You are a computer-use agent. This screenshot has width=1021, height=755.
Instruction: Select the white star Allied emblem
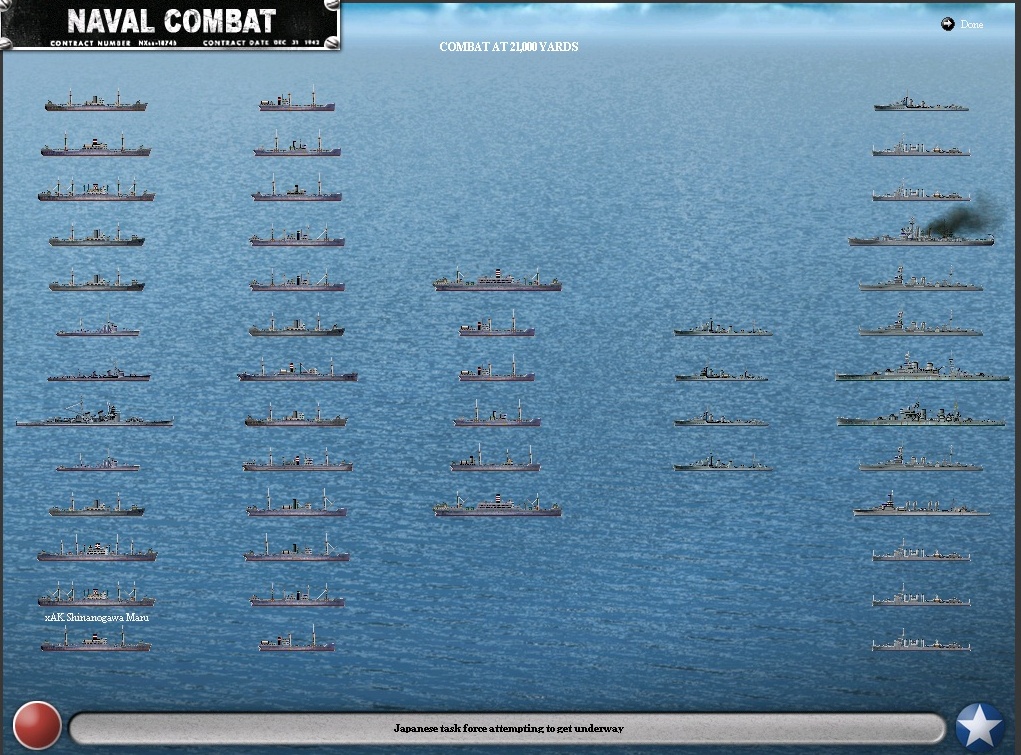980,727
